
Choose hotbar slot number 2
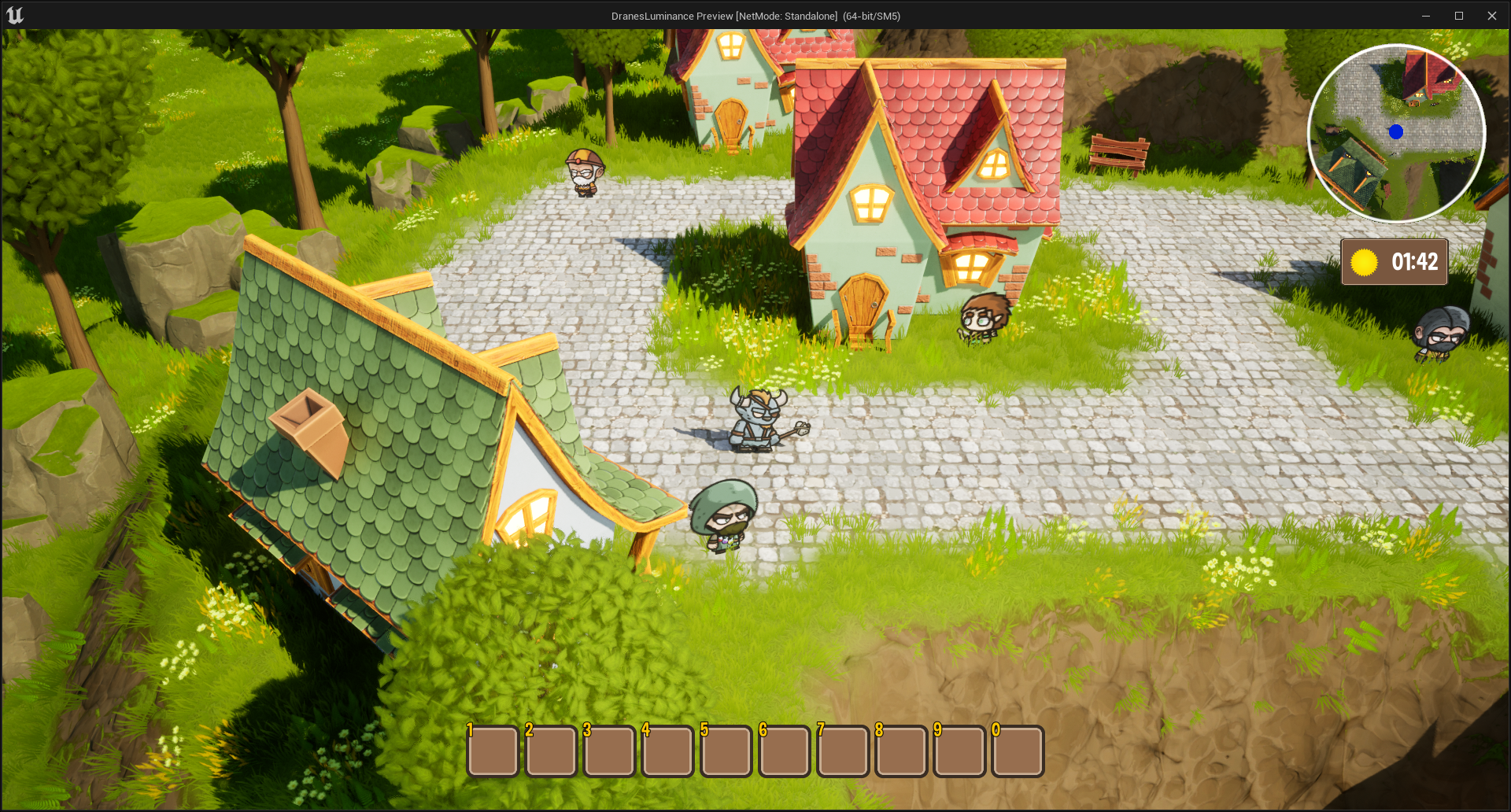pos(551,751)
